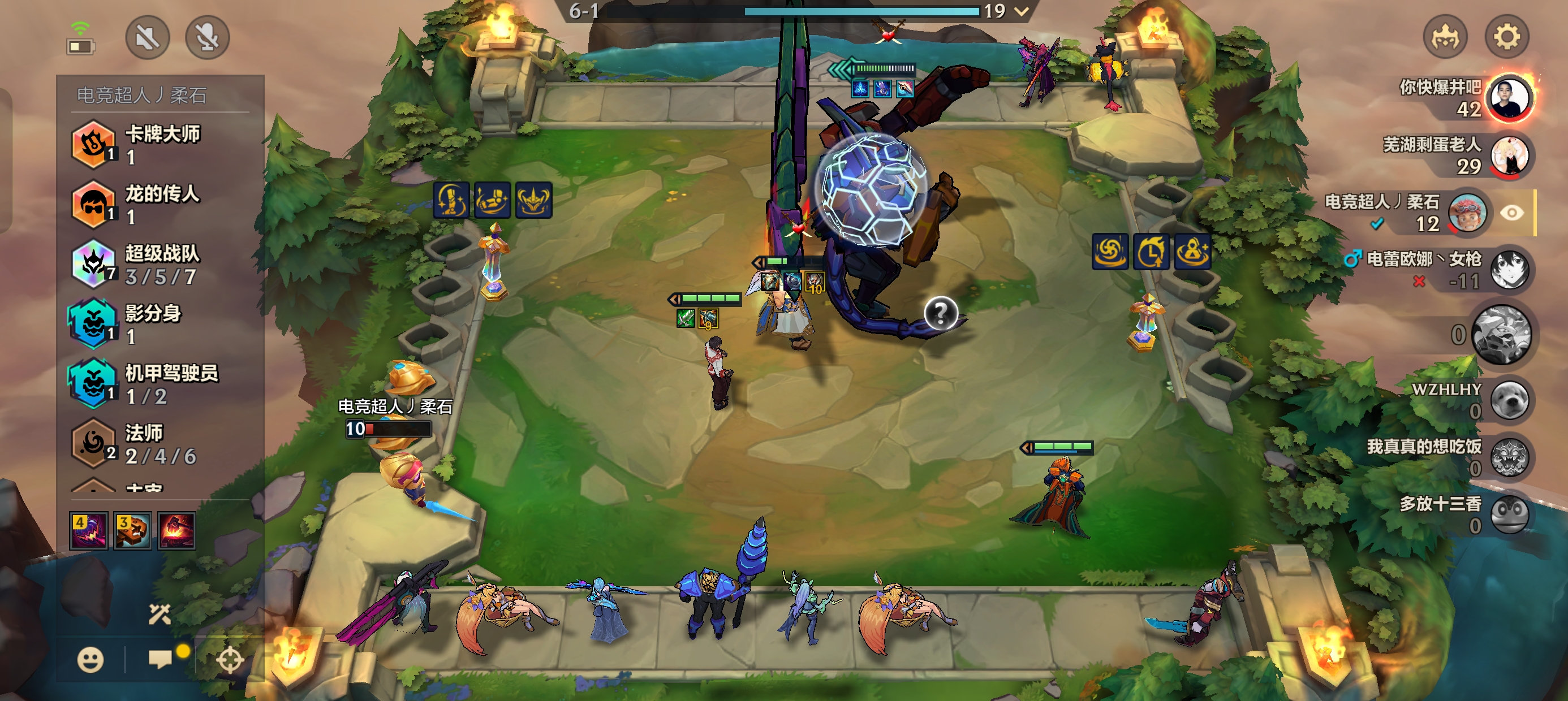The image size is (1568, 701).
Task: Toggle the muted speaker button
Action: point(147,38)
